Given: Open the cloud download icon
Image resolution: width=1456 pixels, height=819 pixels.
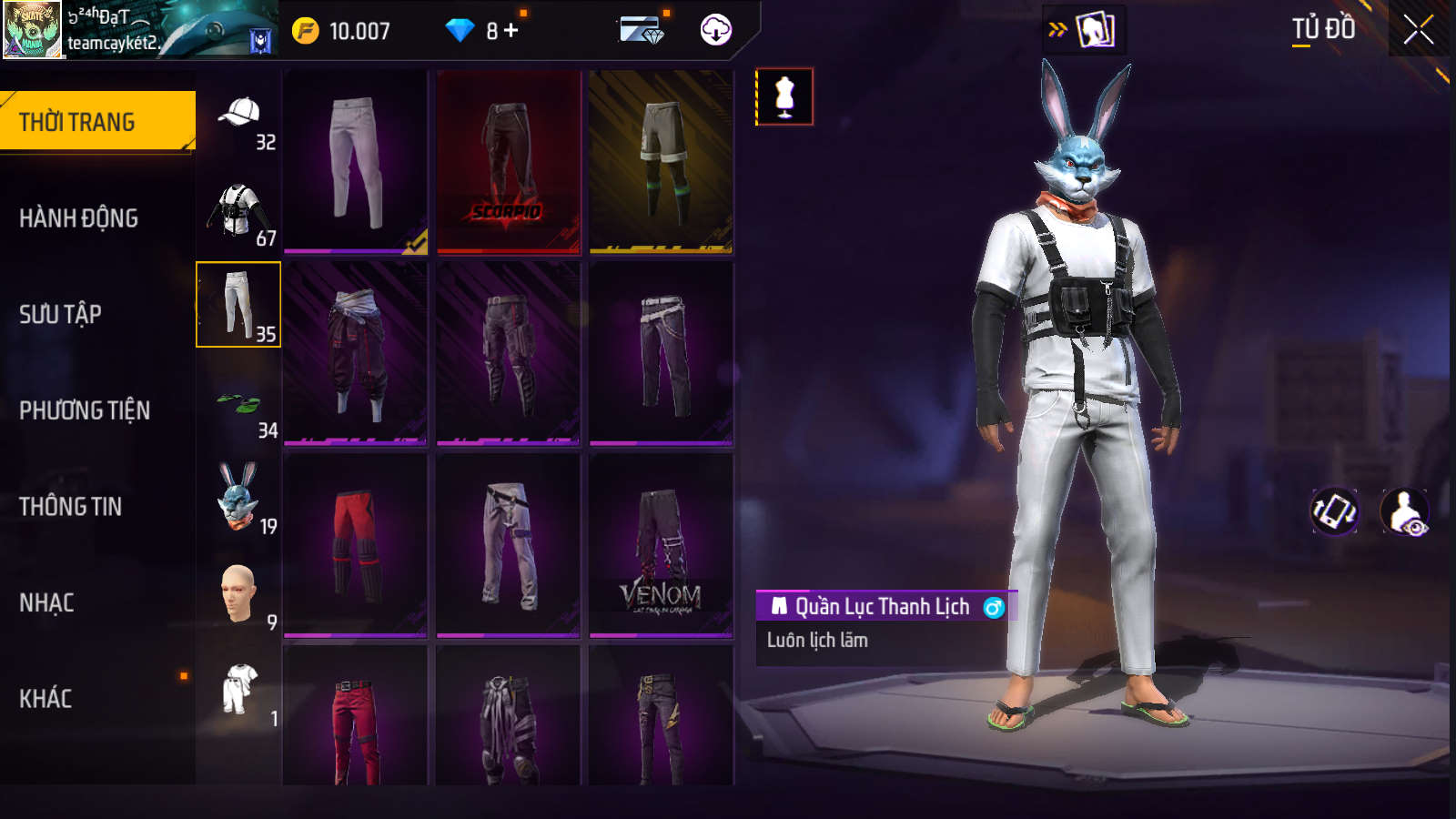Looking at the screenshot, I should (x=716, y=30).
